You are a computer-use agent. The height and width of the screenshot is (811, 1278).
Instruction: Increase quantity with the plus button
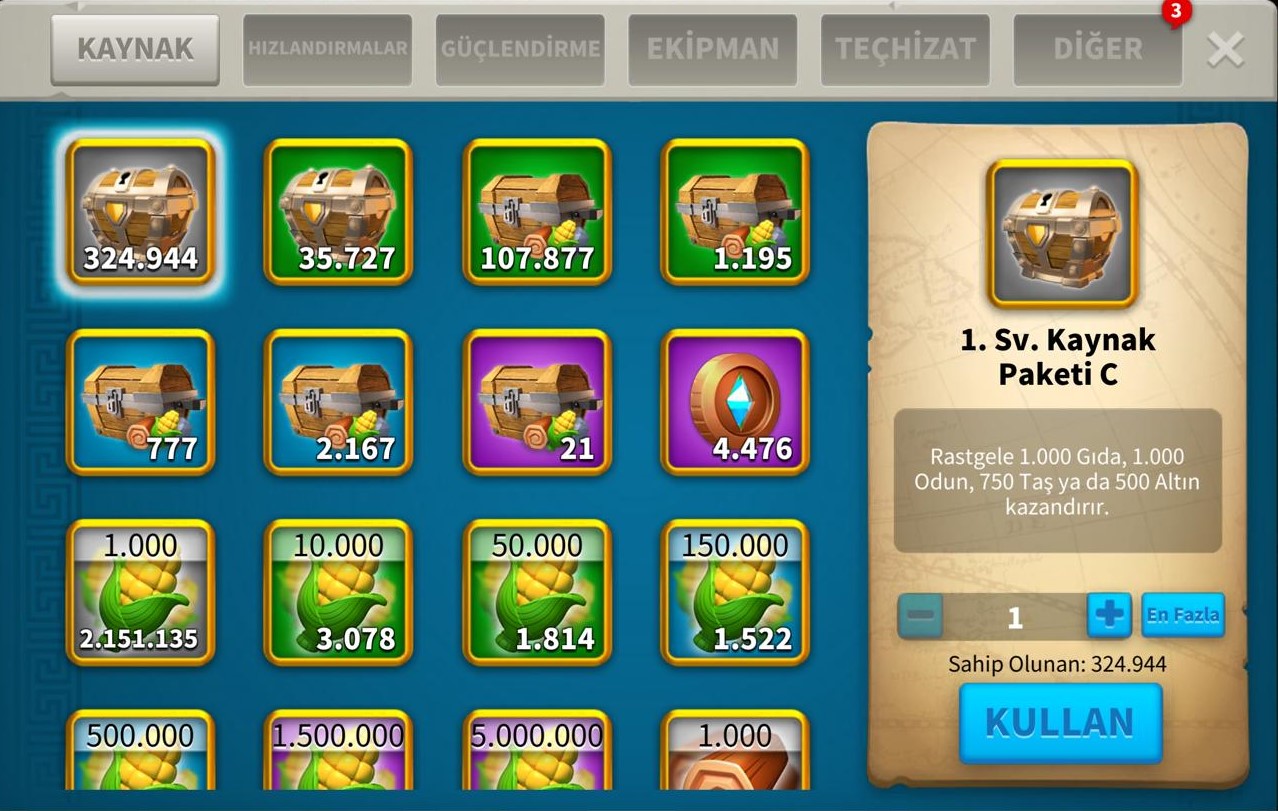1109,616
